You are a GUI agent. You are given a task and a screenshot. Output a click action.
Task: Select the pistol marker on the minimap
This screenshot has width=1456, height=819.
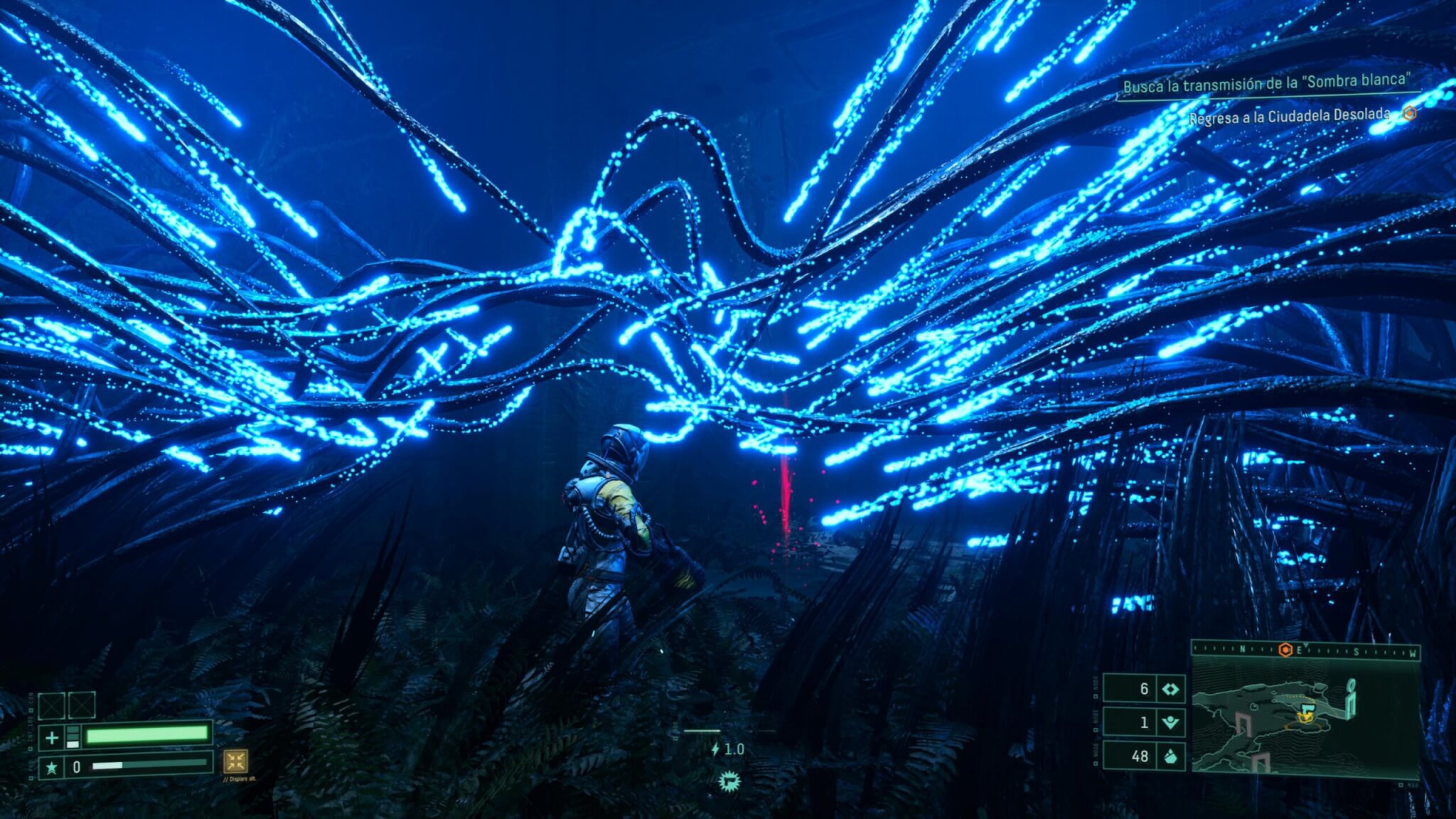(x=1306, y=712)
